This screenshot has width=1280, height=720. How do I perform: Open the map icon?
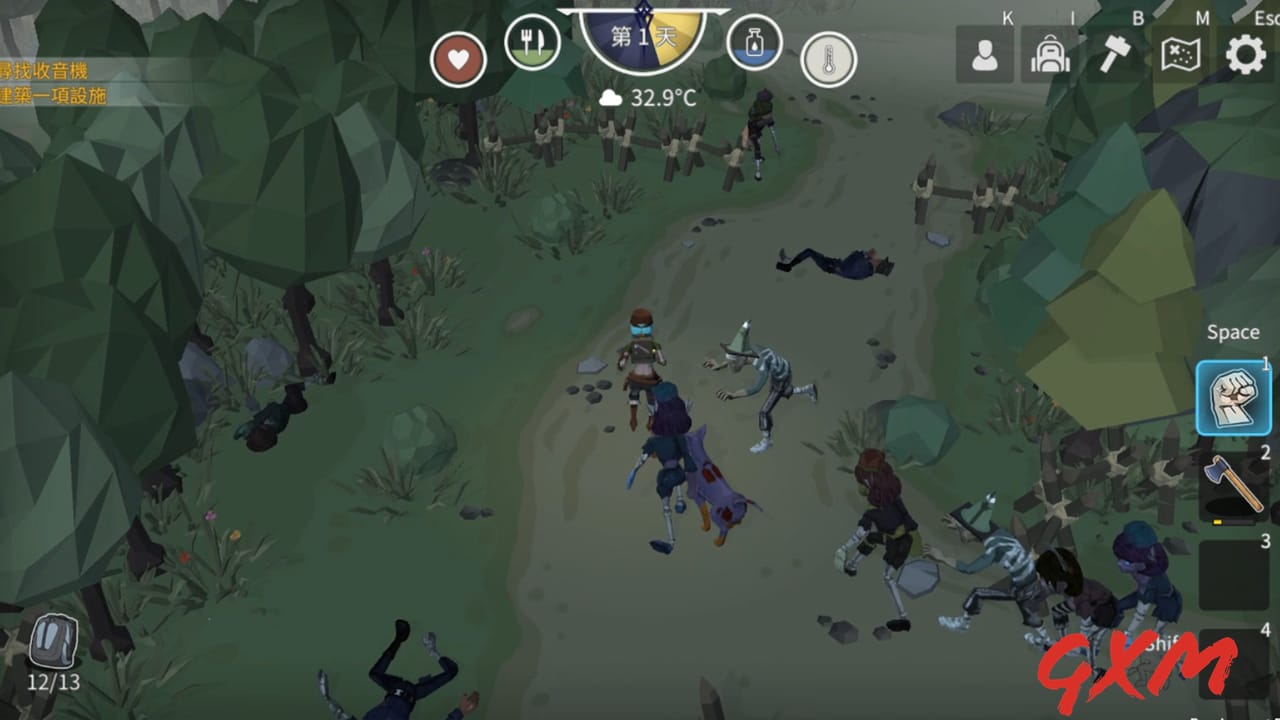(1179, 55)
